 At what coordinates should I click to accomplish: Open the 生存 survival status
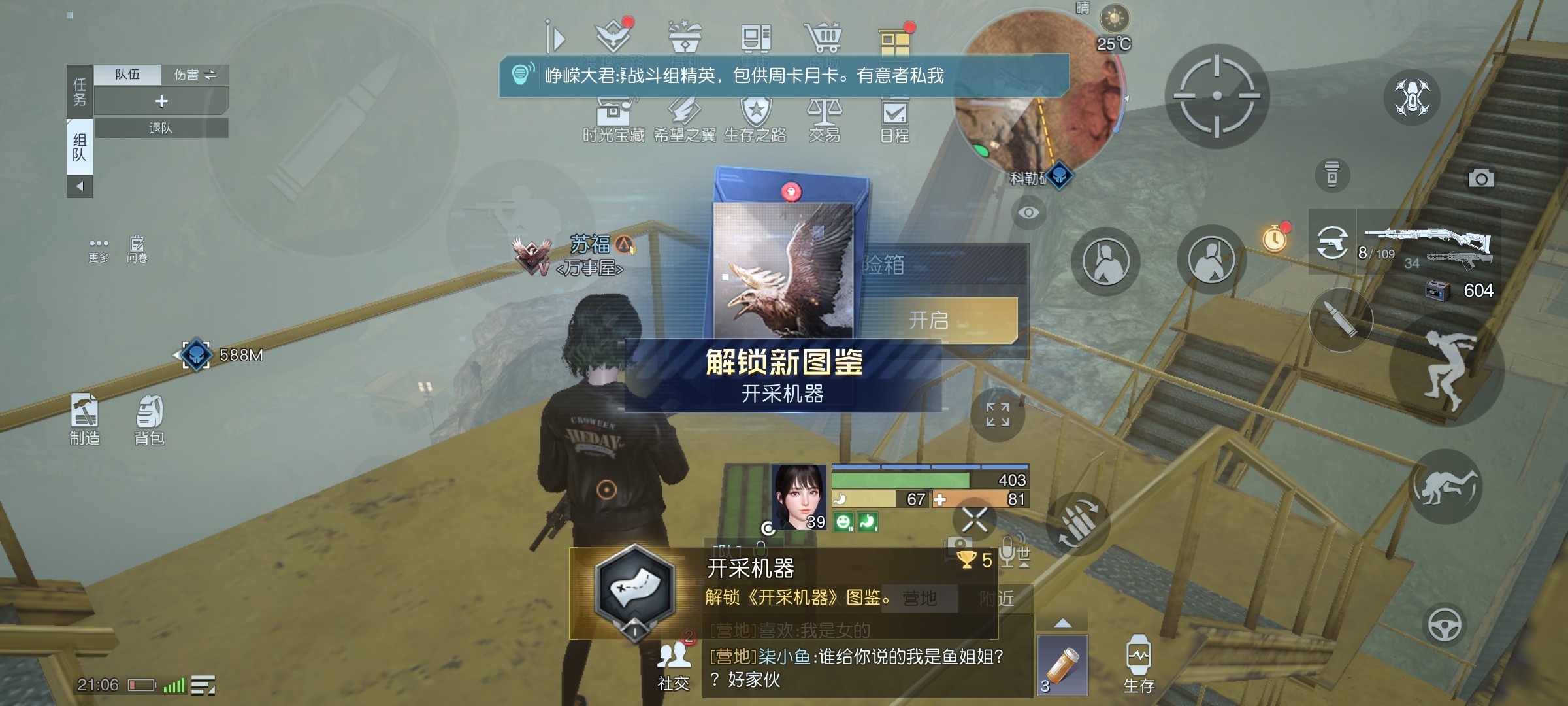click(1138, 664)
